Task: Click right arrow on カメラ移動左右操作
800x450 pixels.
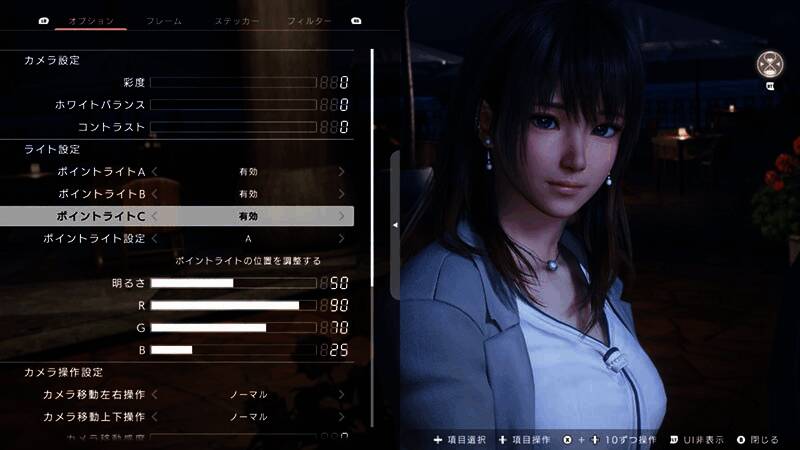Action: click(x=342, y=394)
